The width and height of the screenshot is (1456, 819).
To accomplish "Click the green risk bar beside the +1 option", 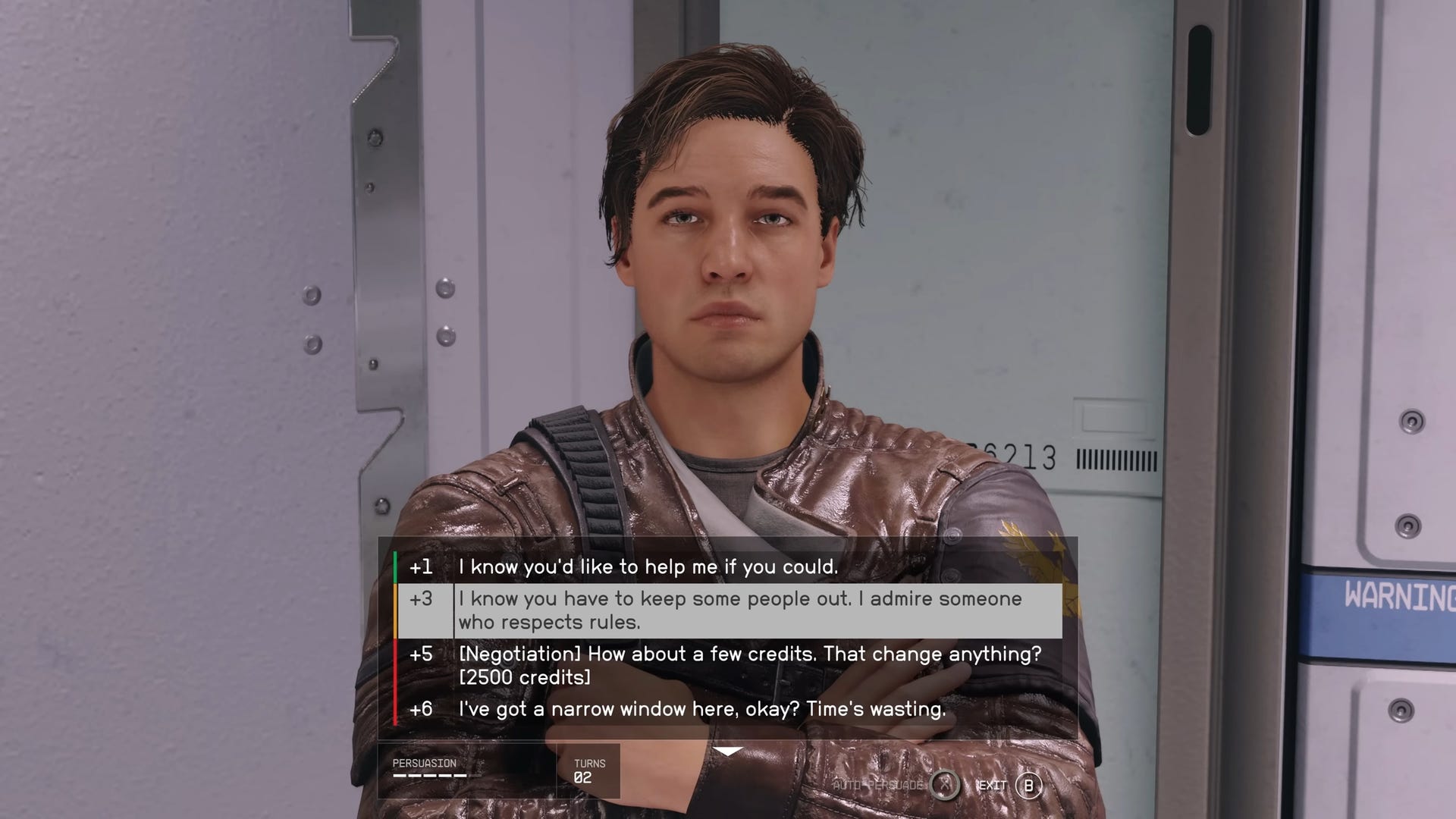I will pyautogui.click(x=394, y=566).
